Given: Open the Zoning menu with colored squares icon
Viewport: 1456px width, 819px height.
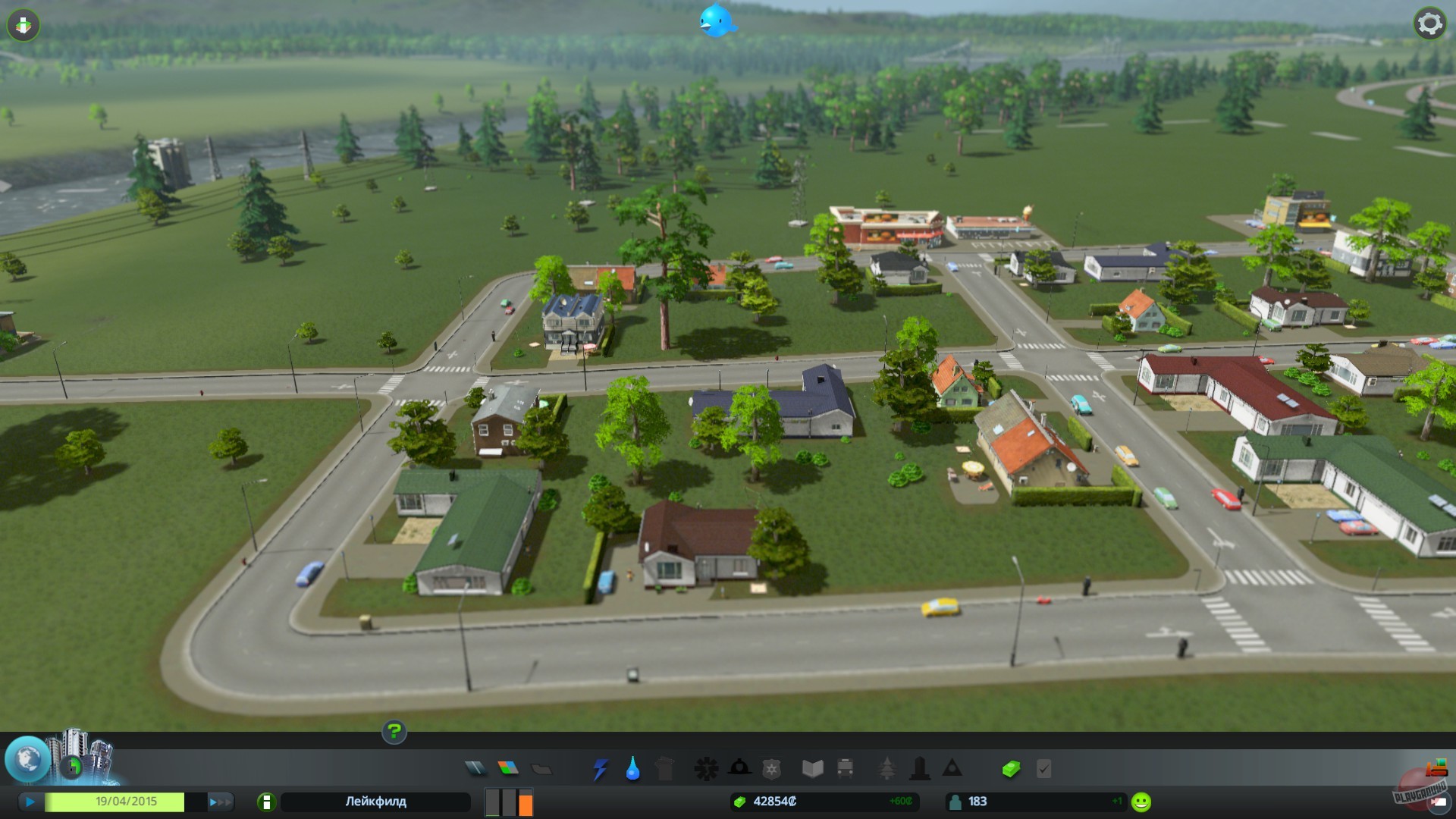Looking at the screenshot, I should tap(507, 768).
